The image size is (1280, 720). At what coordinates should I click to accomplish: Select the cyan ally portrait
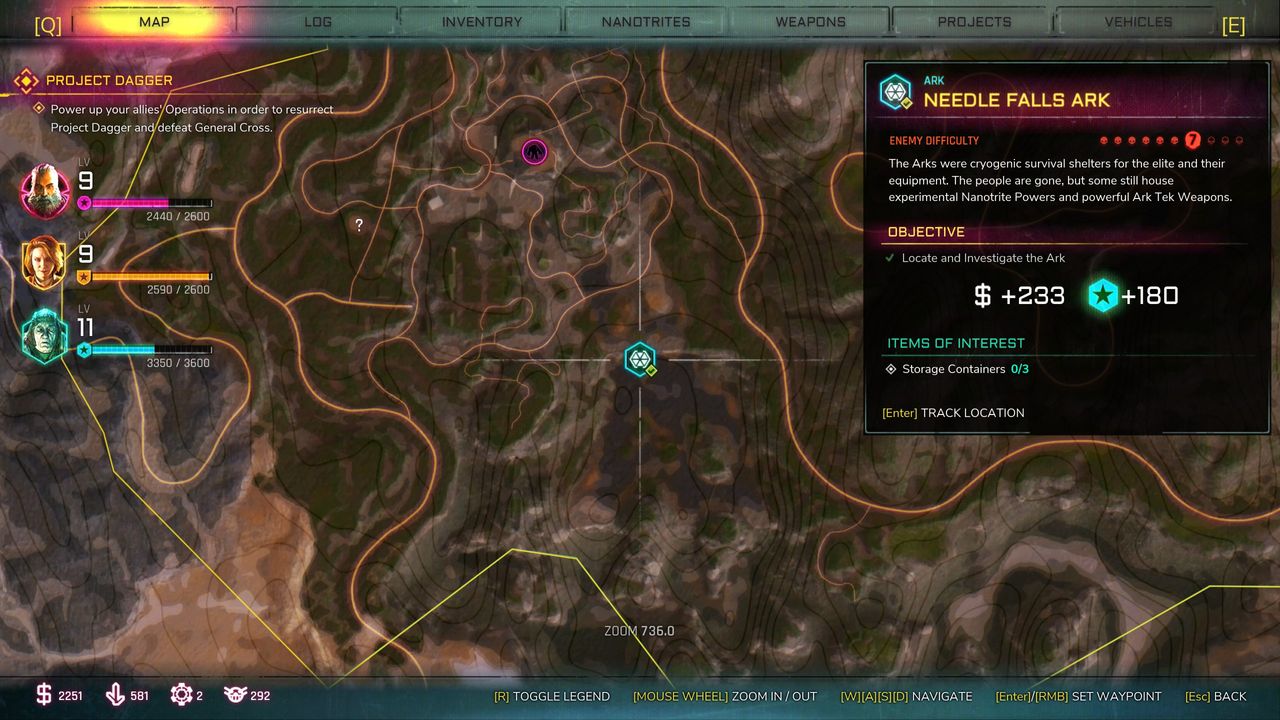[45, 336]
